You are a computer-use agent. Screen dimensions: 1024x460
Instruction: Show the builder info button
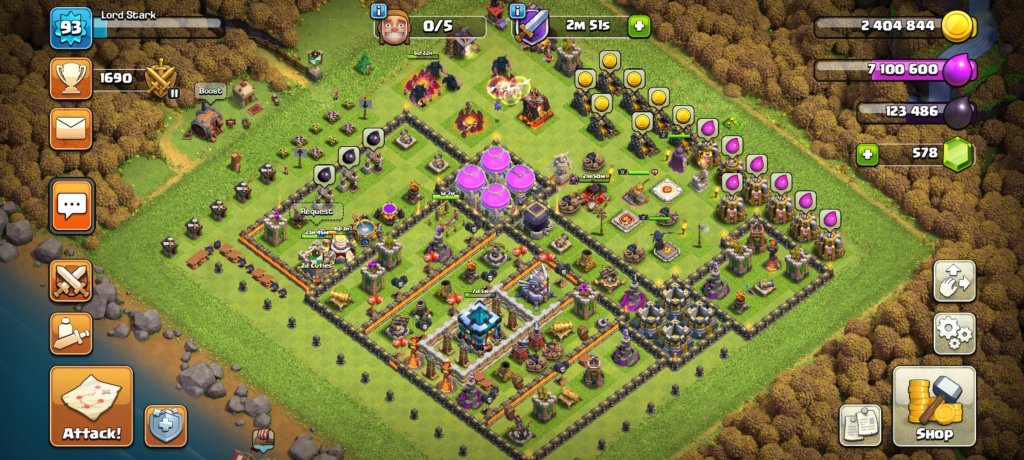pos(379,11)
